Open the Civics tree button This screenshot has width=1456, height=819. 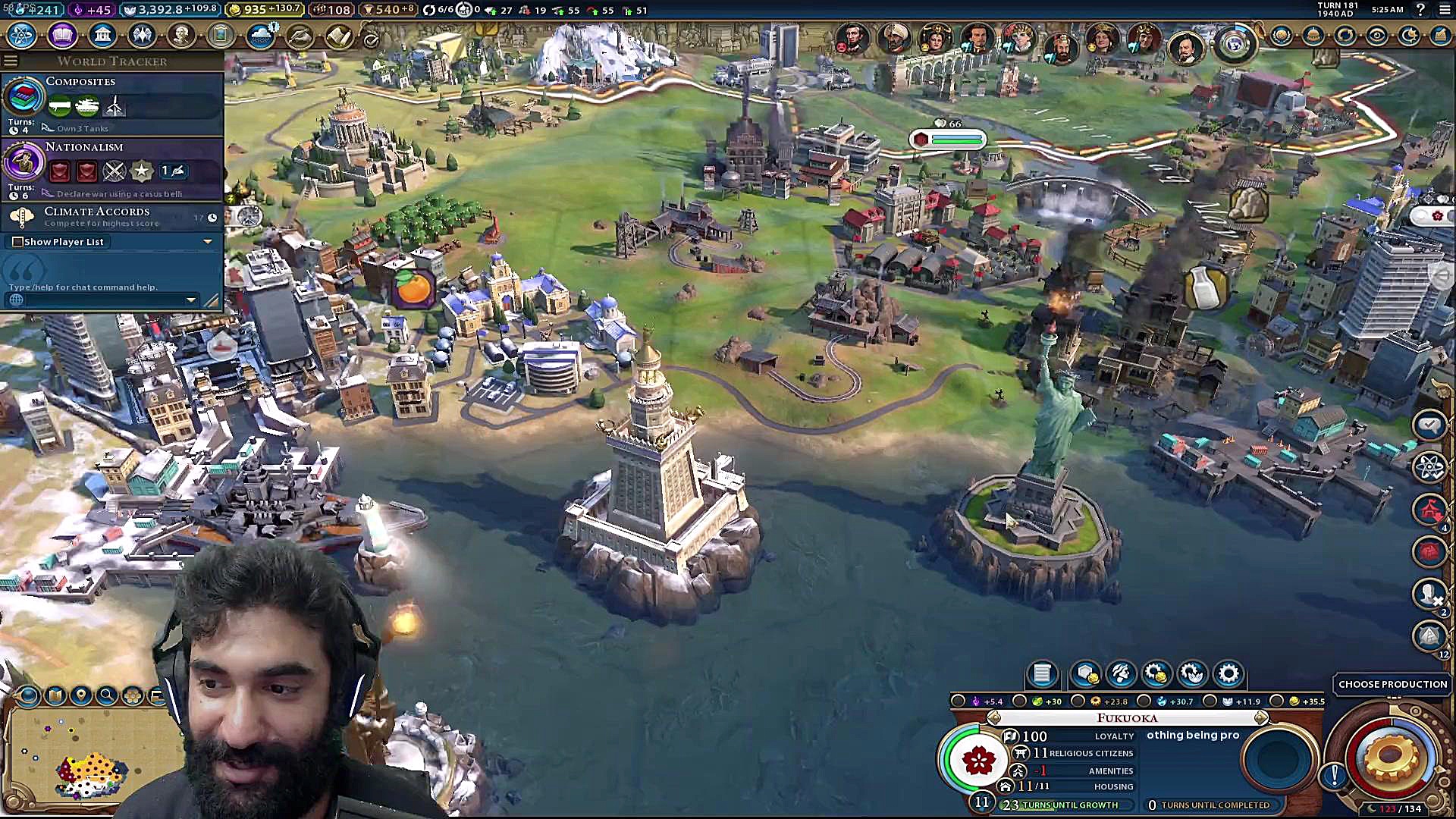[x=62, y=36]
